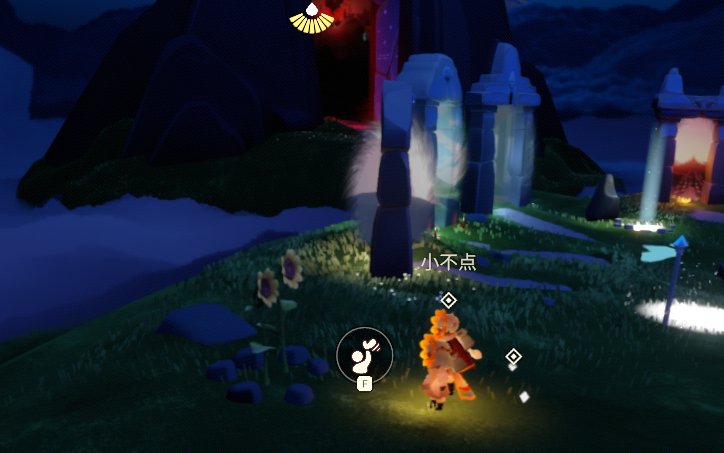The image size is (724, 453).
Task: Tap the circular friend interaction emote button
Action: [364, 352]
